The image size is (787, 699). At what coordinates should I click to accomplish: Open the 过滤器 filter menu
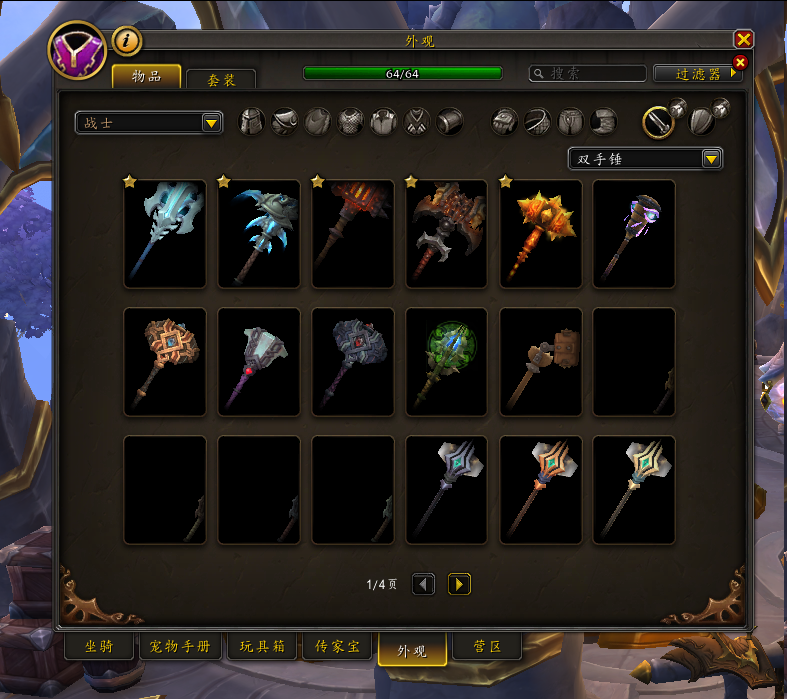point(697,73)
